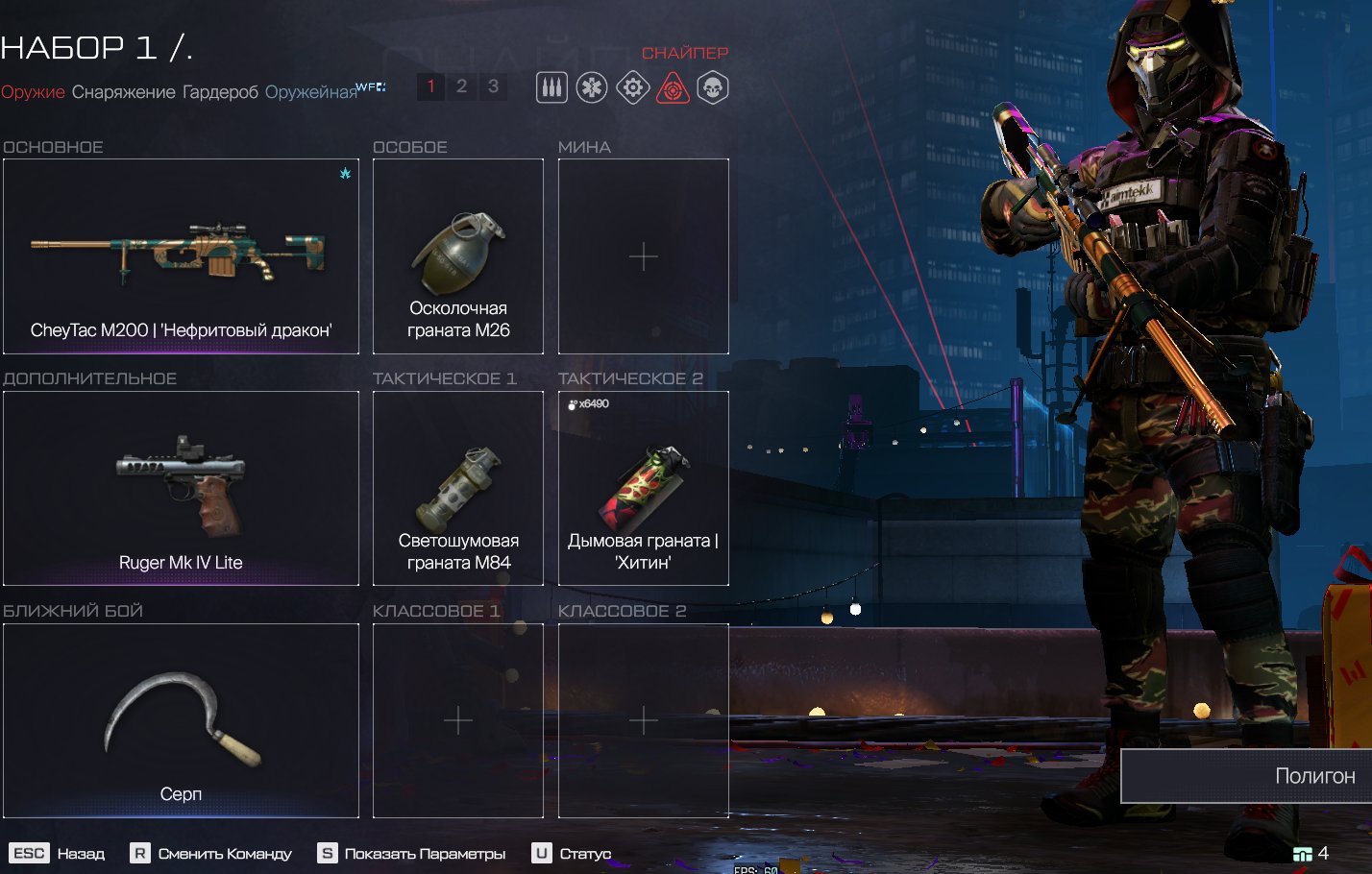Open the Оружейная tab
The image size is (1372, 874).
tap(310, 92)
